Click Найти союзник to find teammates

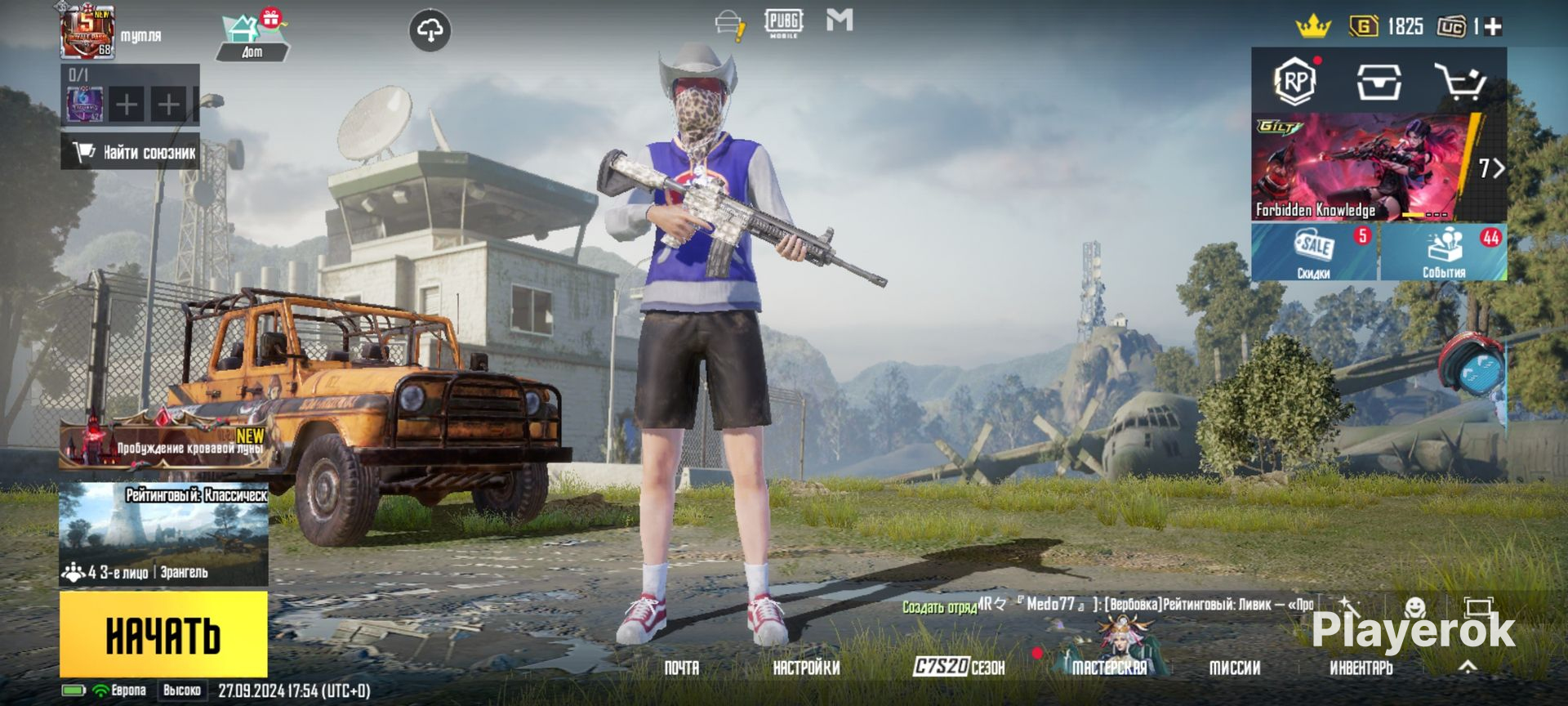click(131, 152)
